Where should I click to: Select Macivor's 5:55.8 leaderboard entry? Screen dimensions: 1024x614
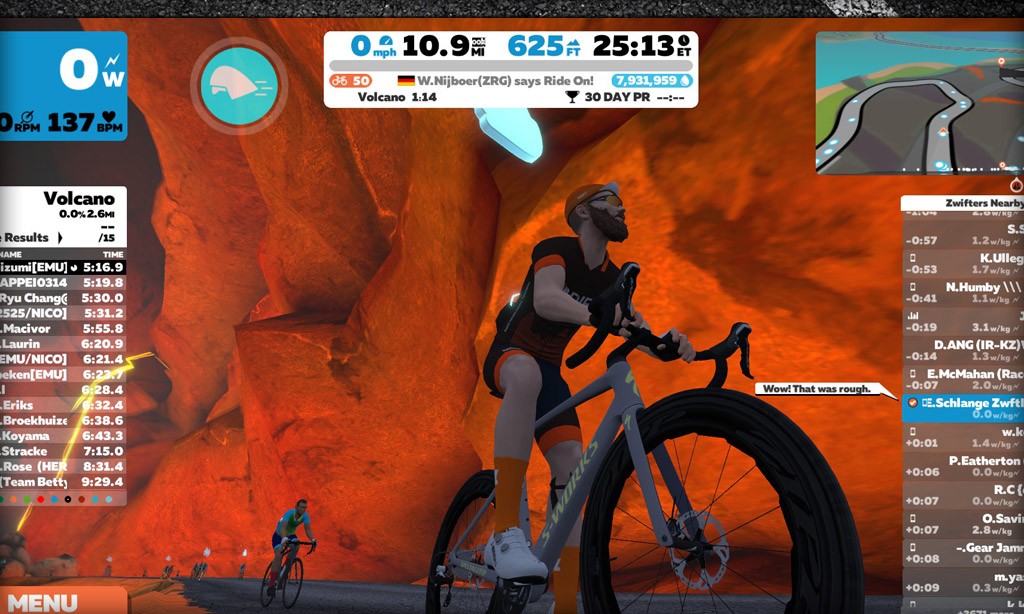pos(62,328)
